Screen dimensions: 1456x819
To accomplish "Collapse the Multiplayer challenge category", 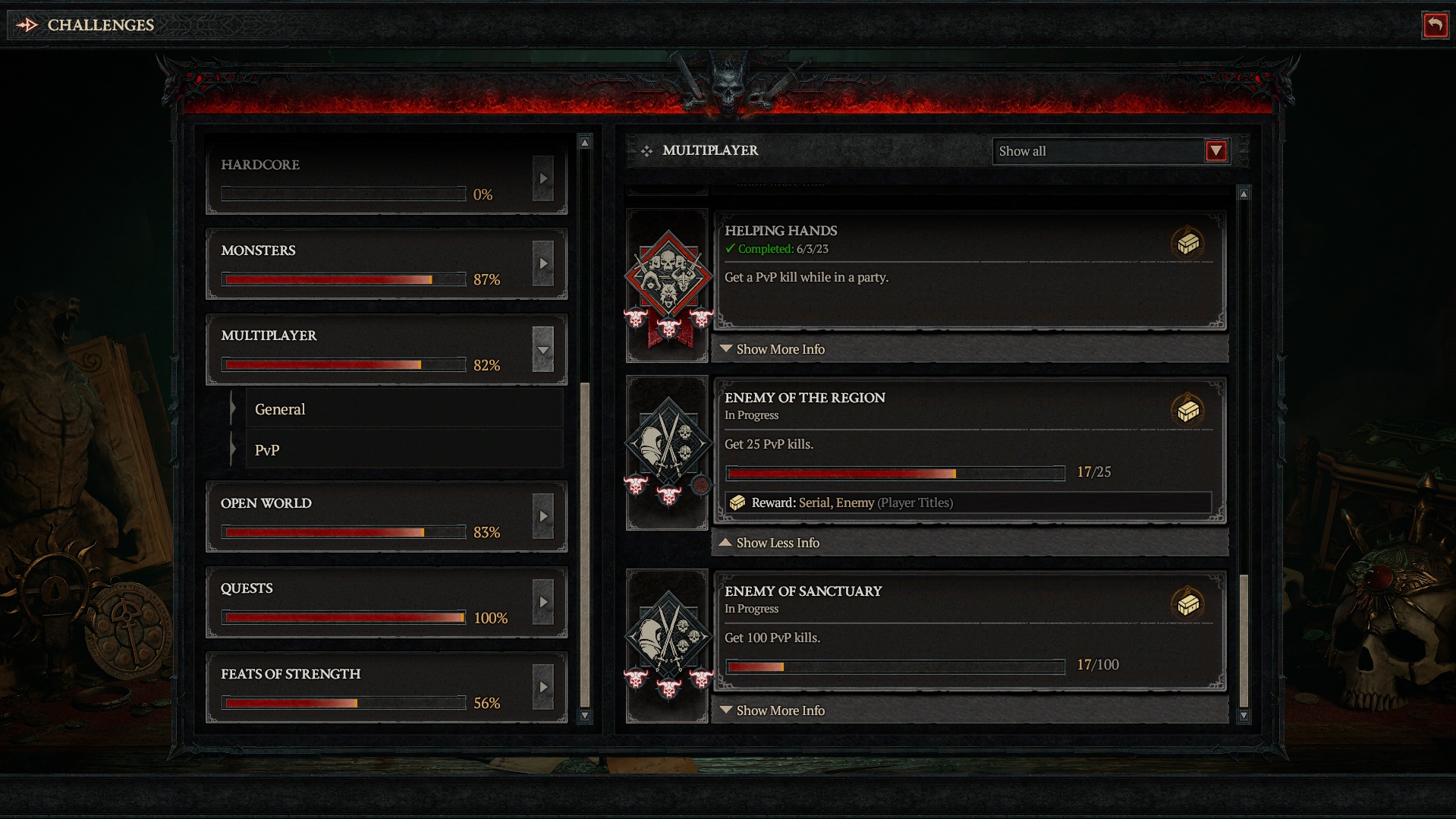I will 543,350.
